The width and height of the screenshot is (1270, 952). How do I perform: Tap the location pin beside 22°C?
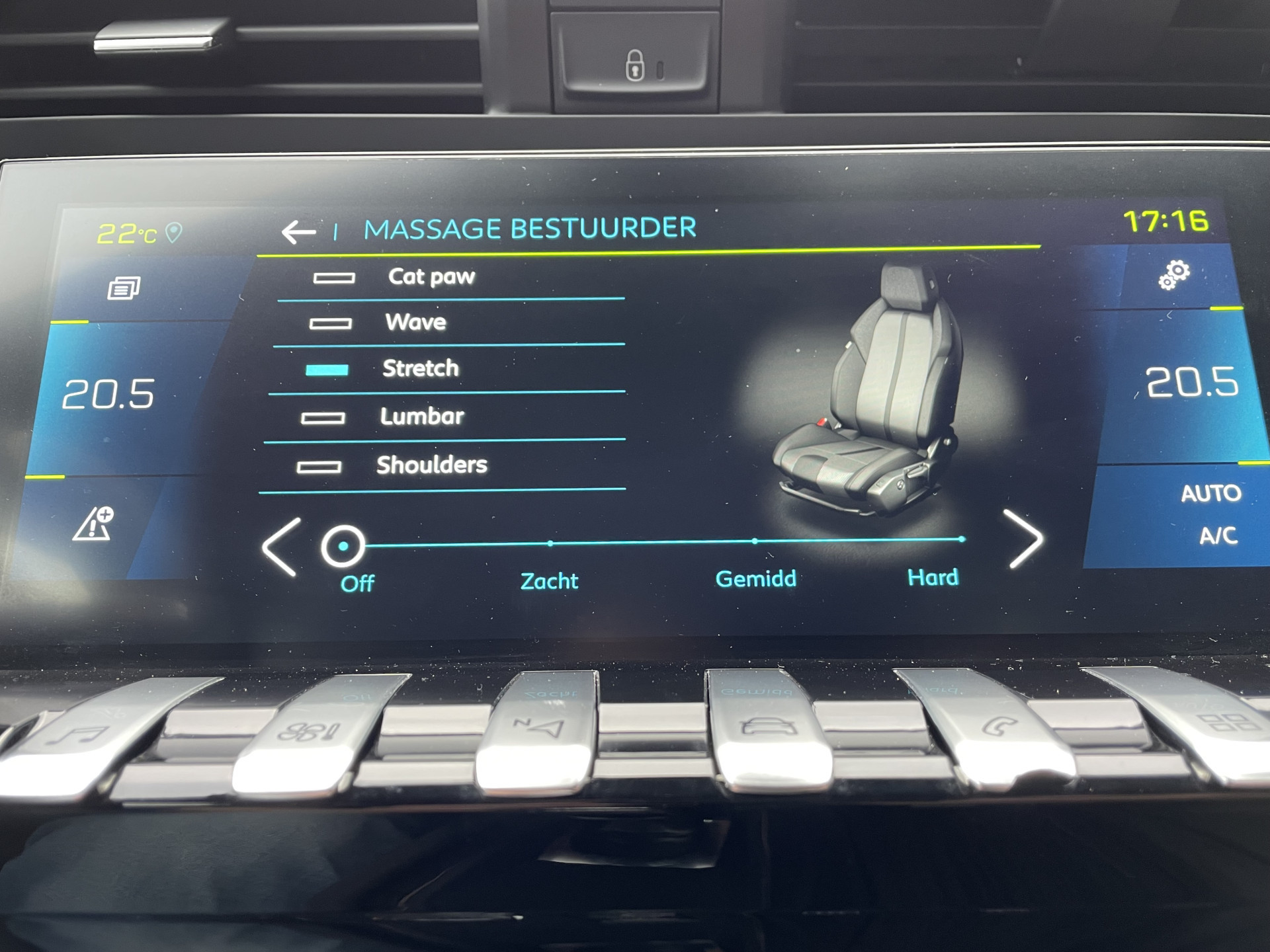tap(173, 231)
